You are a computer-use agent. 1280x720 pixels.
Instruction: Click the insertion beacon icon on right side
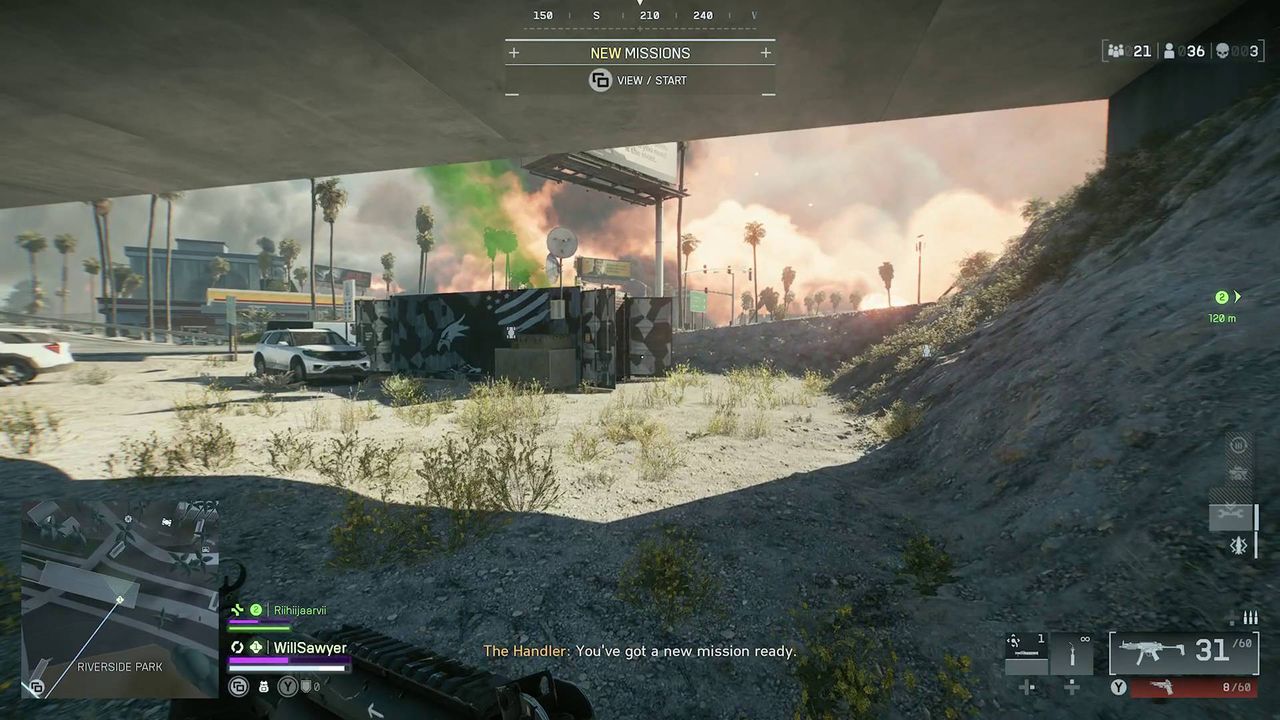[1238, 546]
